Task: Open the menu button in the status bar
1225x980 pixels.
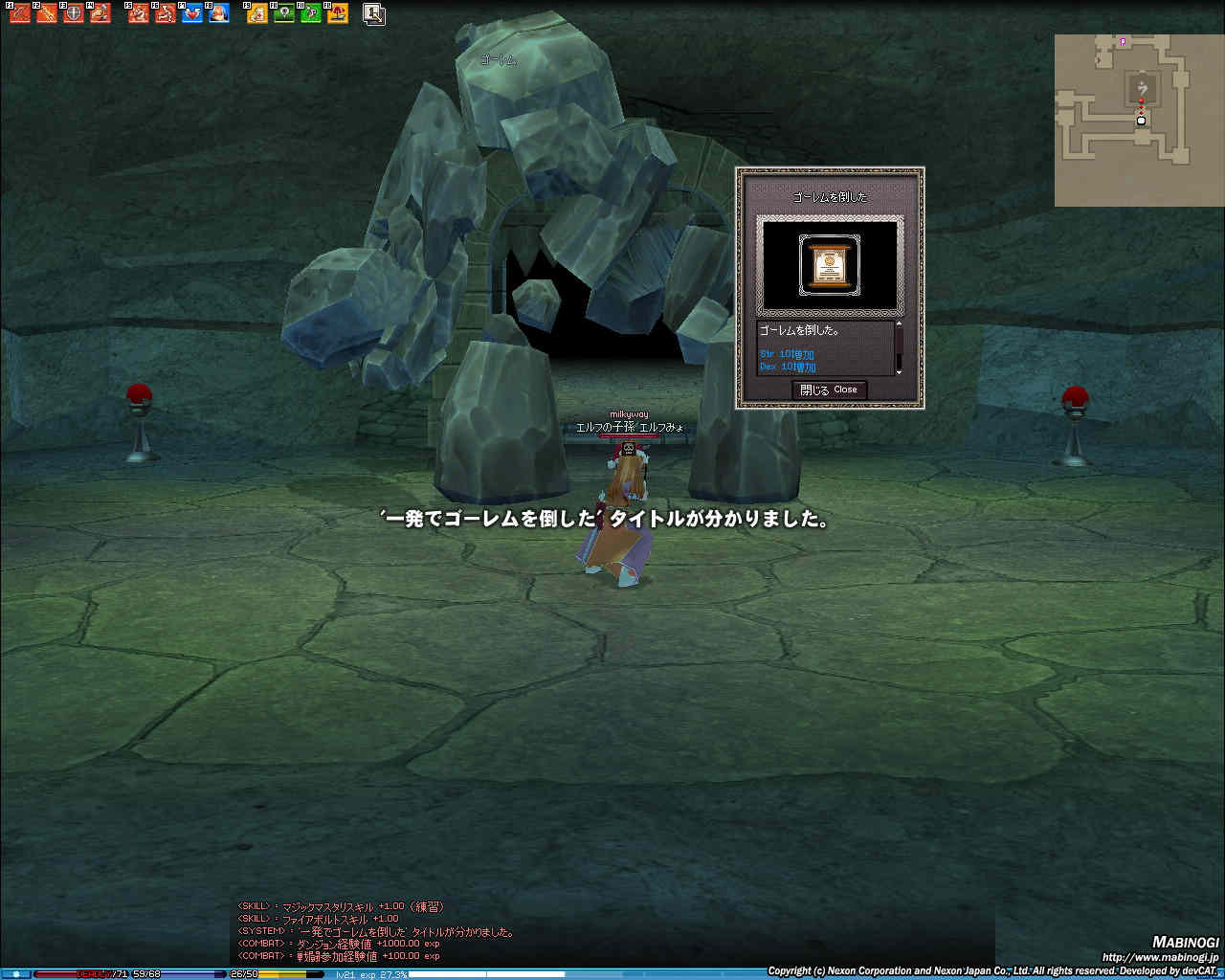Action: tap(16, 974)
